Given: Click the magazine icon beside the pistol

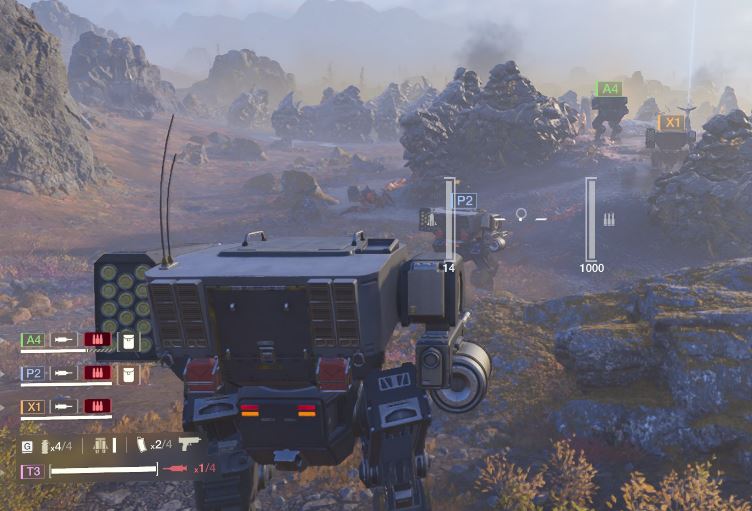Looking at the screenshot, I should click(x=140, y=444).
